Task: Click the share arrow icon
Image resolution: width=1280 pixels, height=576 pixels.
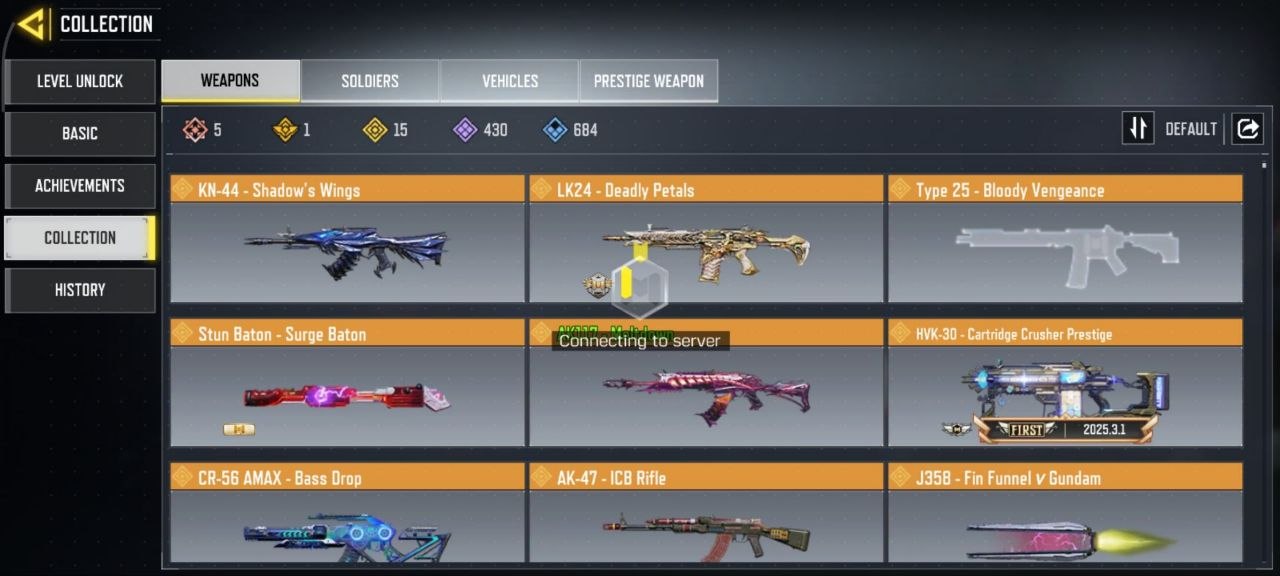Action: (1248, 129)
